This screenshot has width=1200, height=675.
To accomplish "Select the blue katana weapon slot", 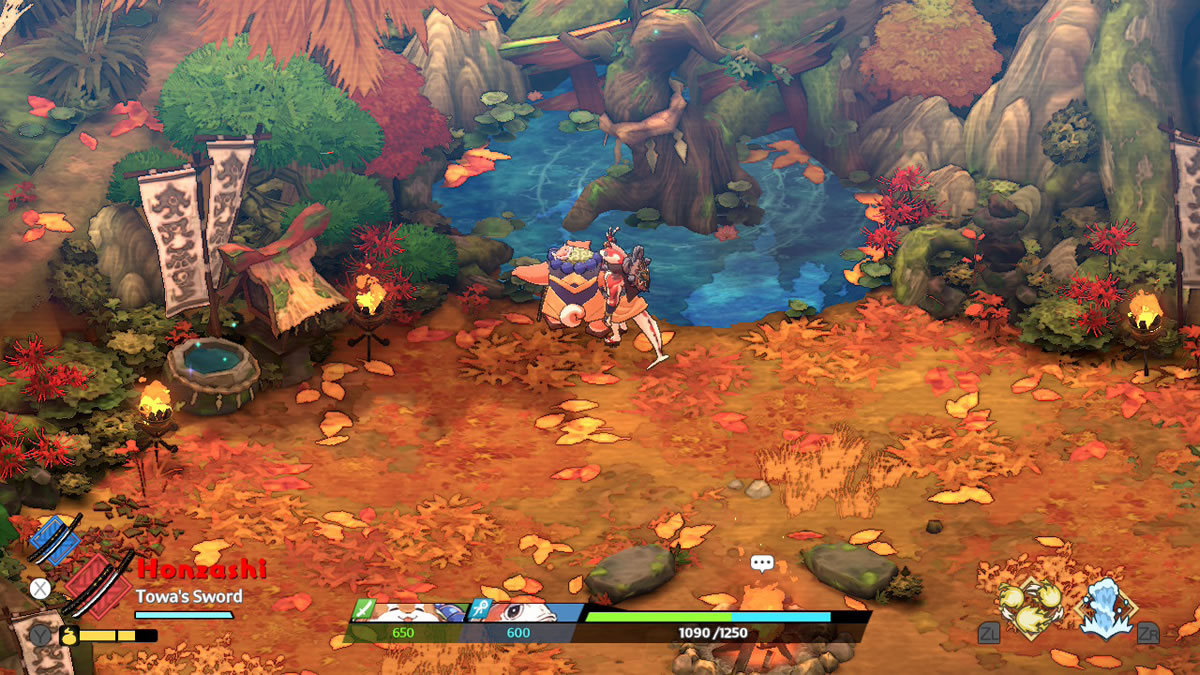I will click(x=54, y=539).
